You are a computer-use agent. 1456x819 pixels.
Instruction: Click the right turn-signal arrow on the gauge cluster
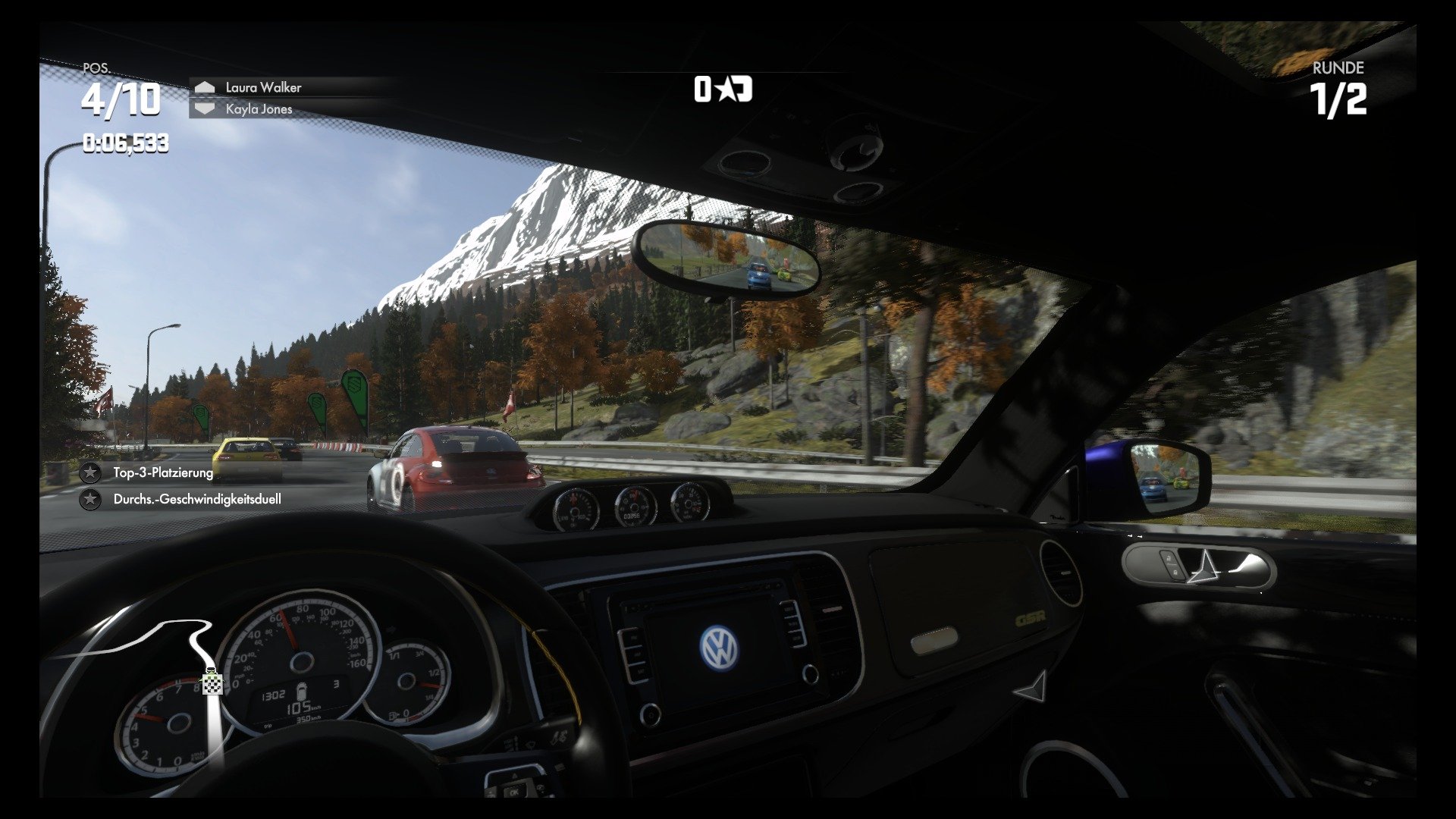pos(391,628)
